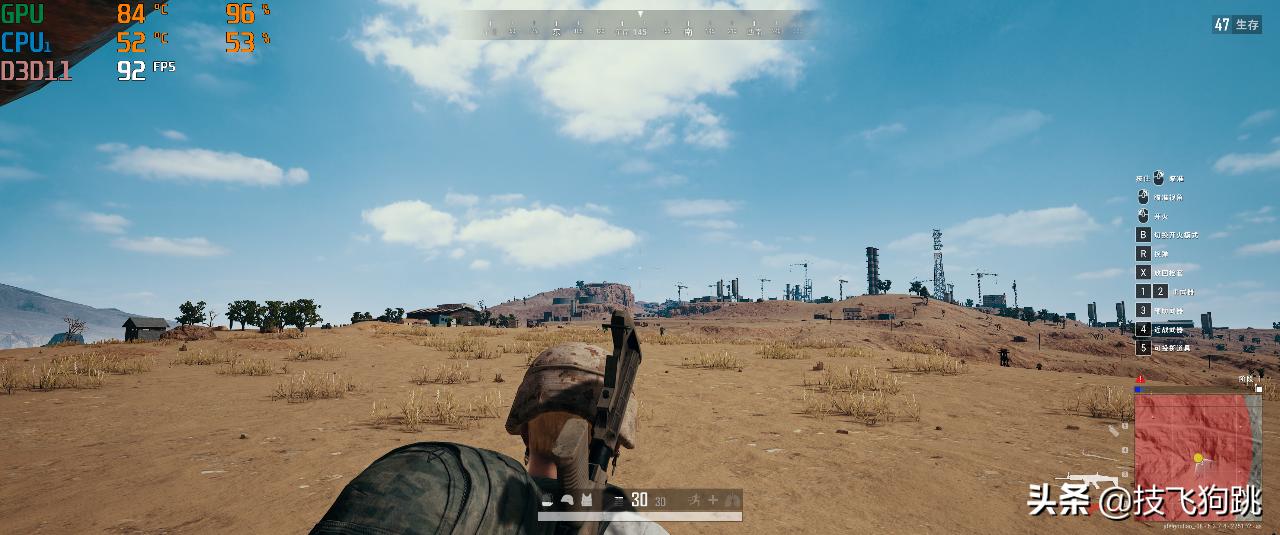This screenshot has width=1280, height=535.
Task: Select the vest equipment icon
Action: pos(585,499)
